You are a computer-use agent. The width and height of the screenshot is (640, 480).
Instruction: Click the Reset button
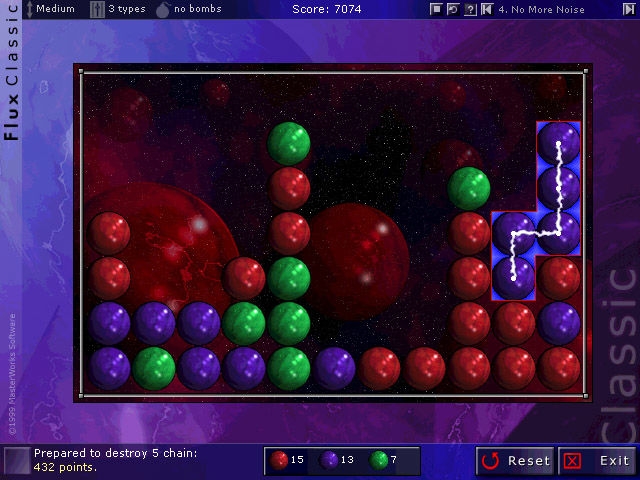516,461
